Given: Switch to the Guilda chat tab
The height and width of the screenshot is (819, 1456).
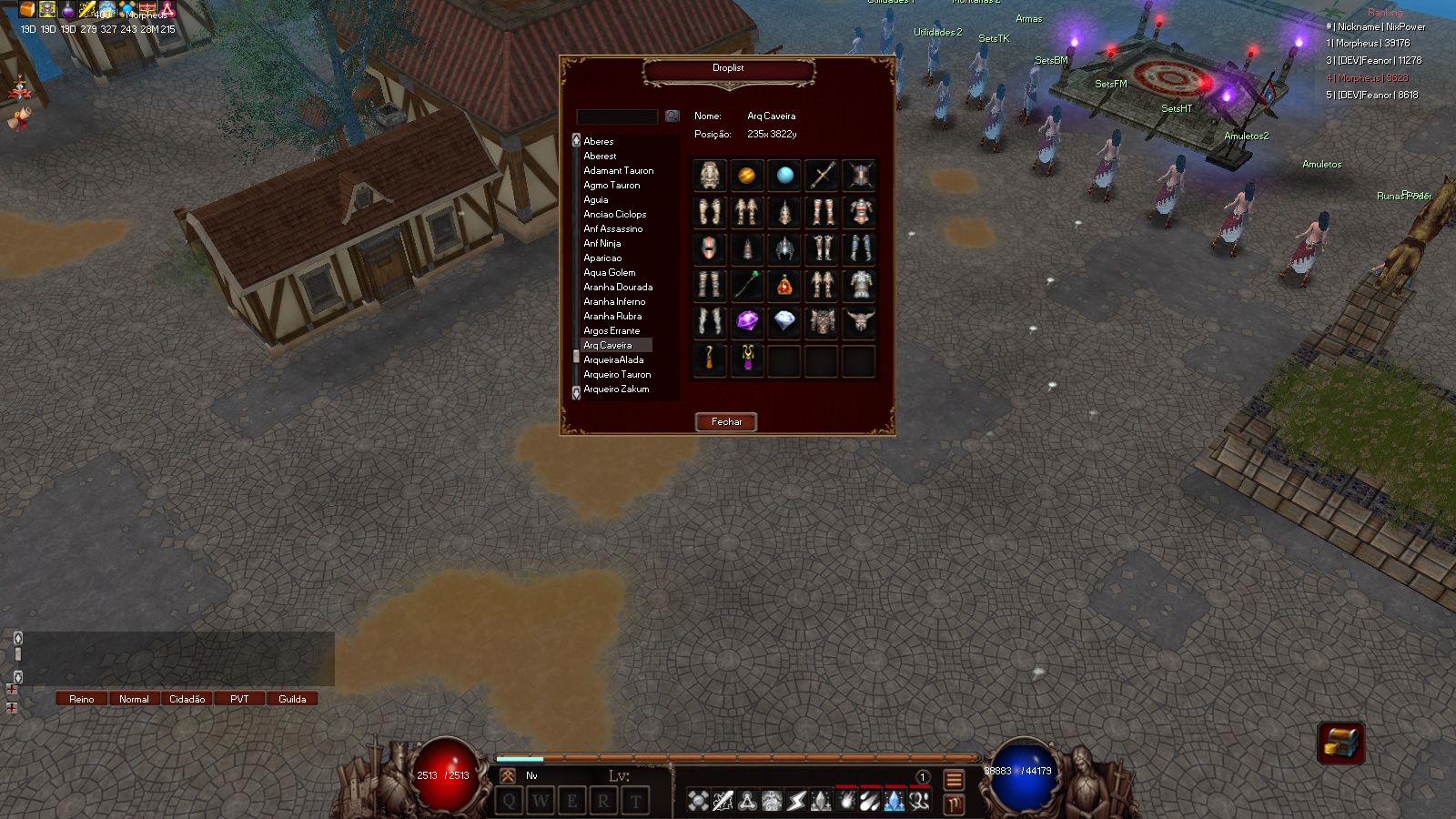Looking at the screenshot, I should point(292,699).
